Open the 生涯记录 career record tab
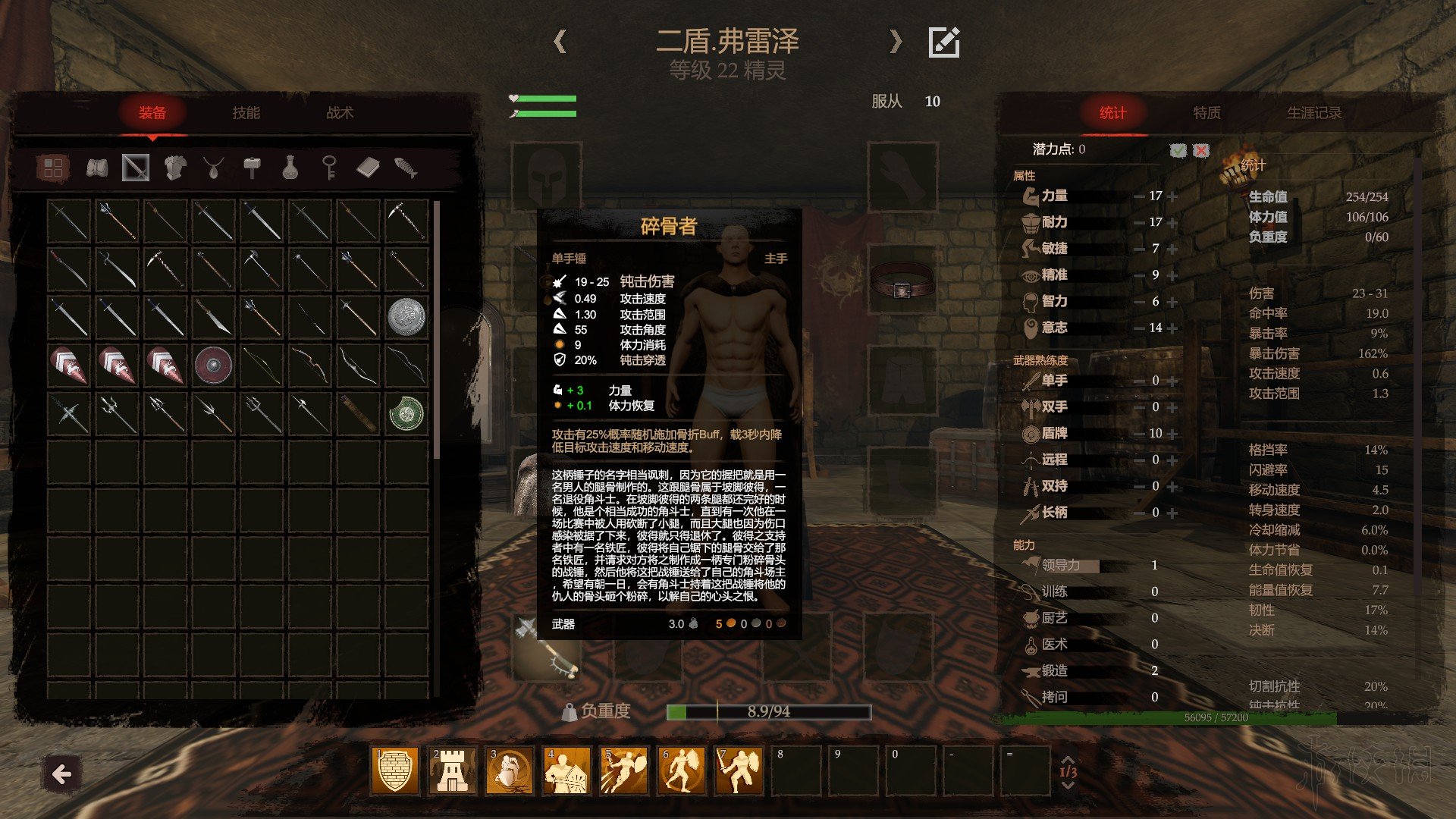 tap(1313, 113)
